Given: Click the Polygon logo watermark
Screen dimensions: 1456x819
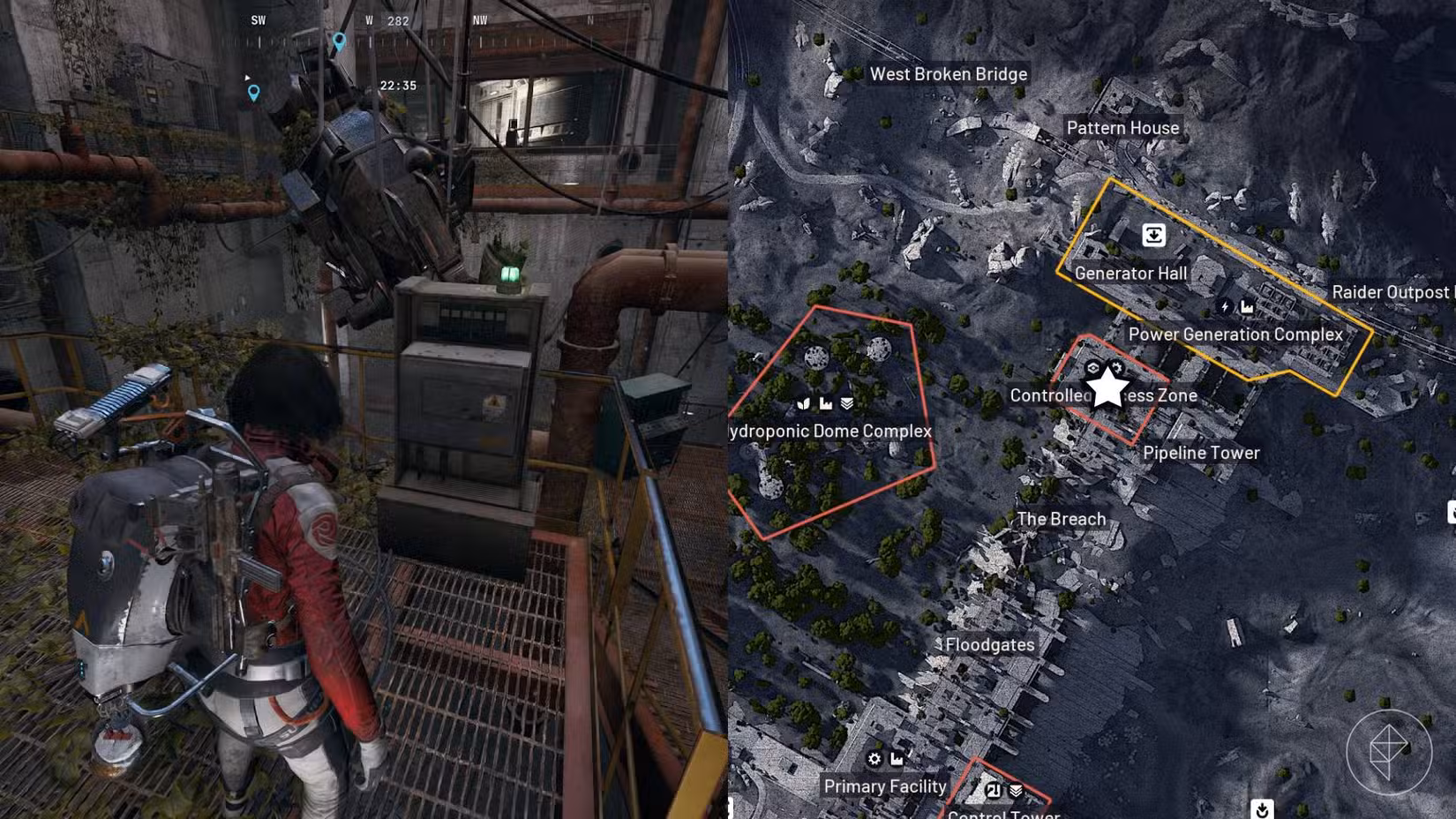Looking at the screenshot, I should (x=1388, y=752).
